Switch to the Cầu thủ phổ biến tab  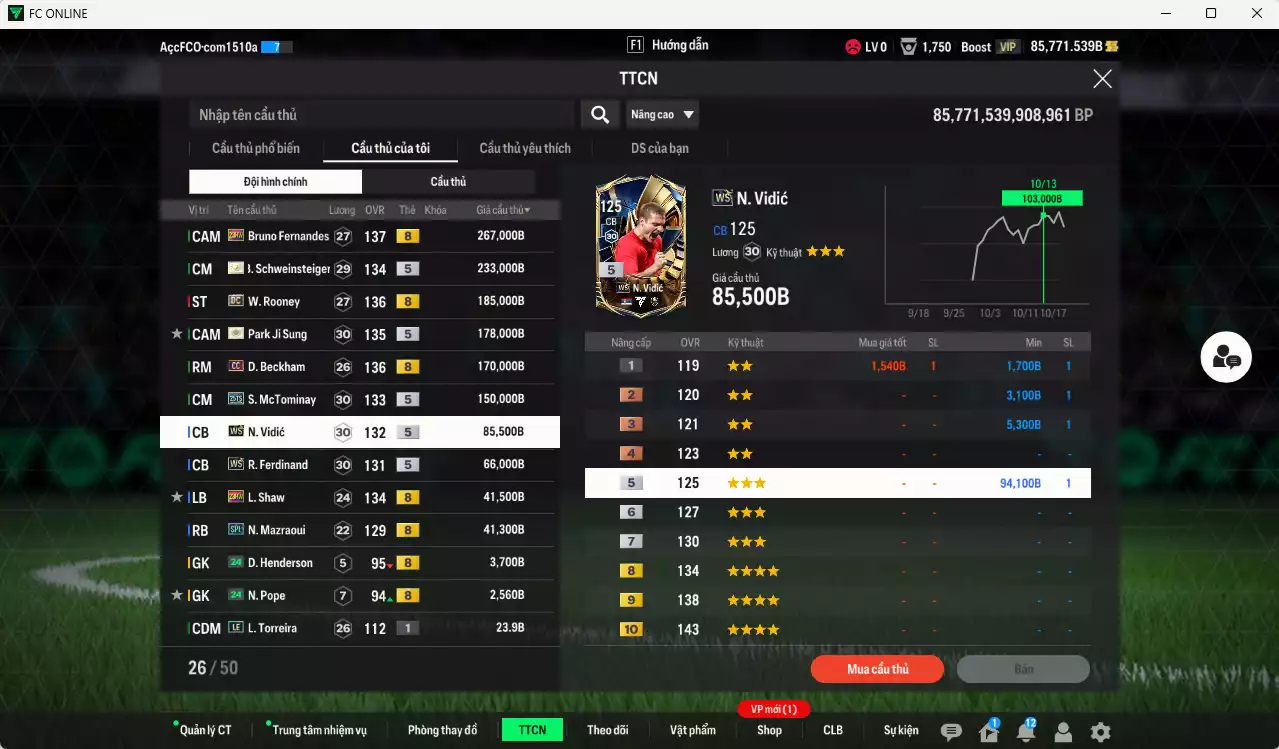[x=255, y=148]
